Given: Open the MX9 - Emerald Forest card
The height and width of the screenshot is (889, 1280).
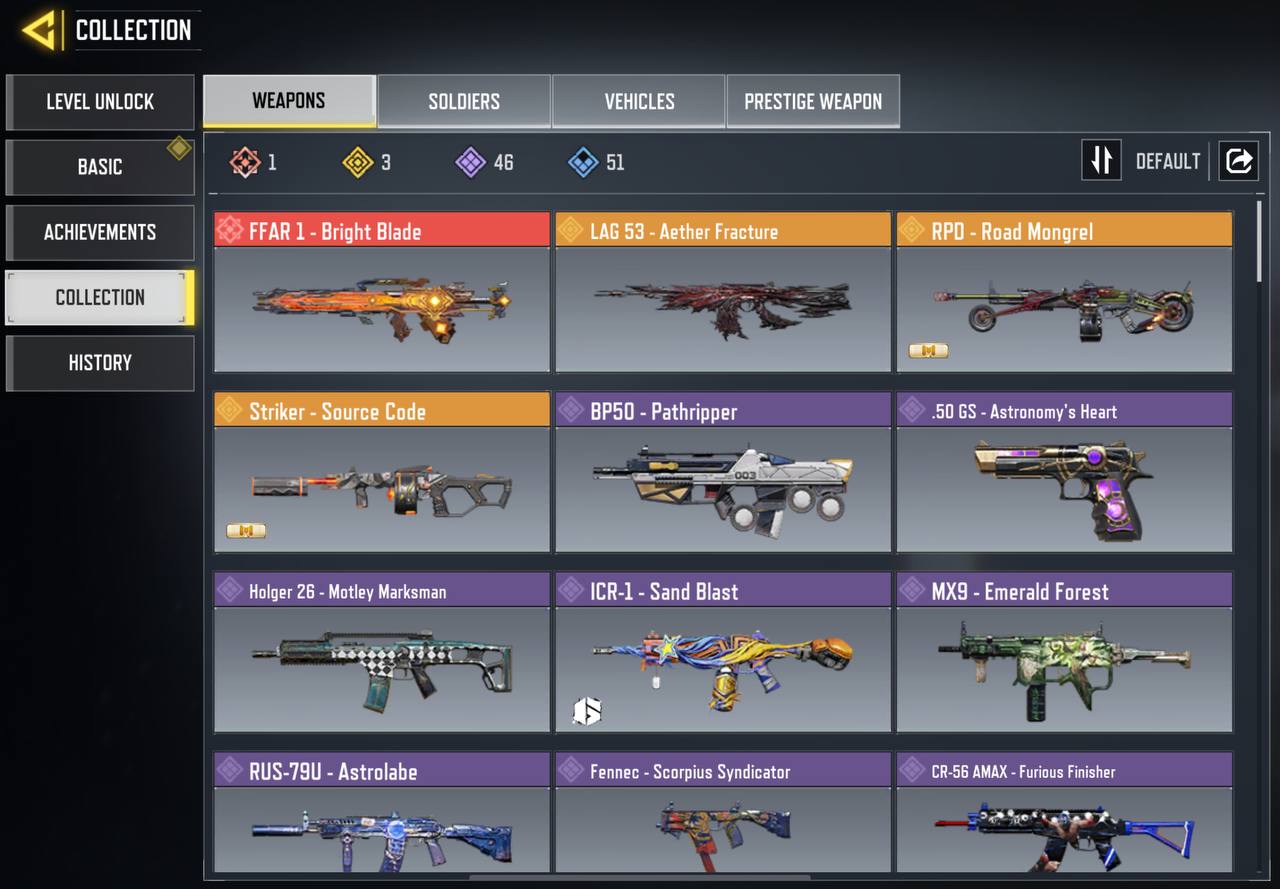Looking at the screenshot, I should 1064,652.
